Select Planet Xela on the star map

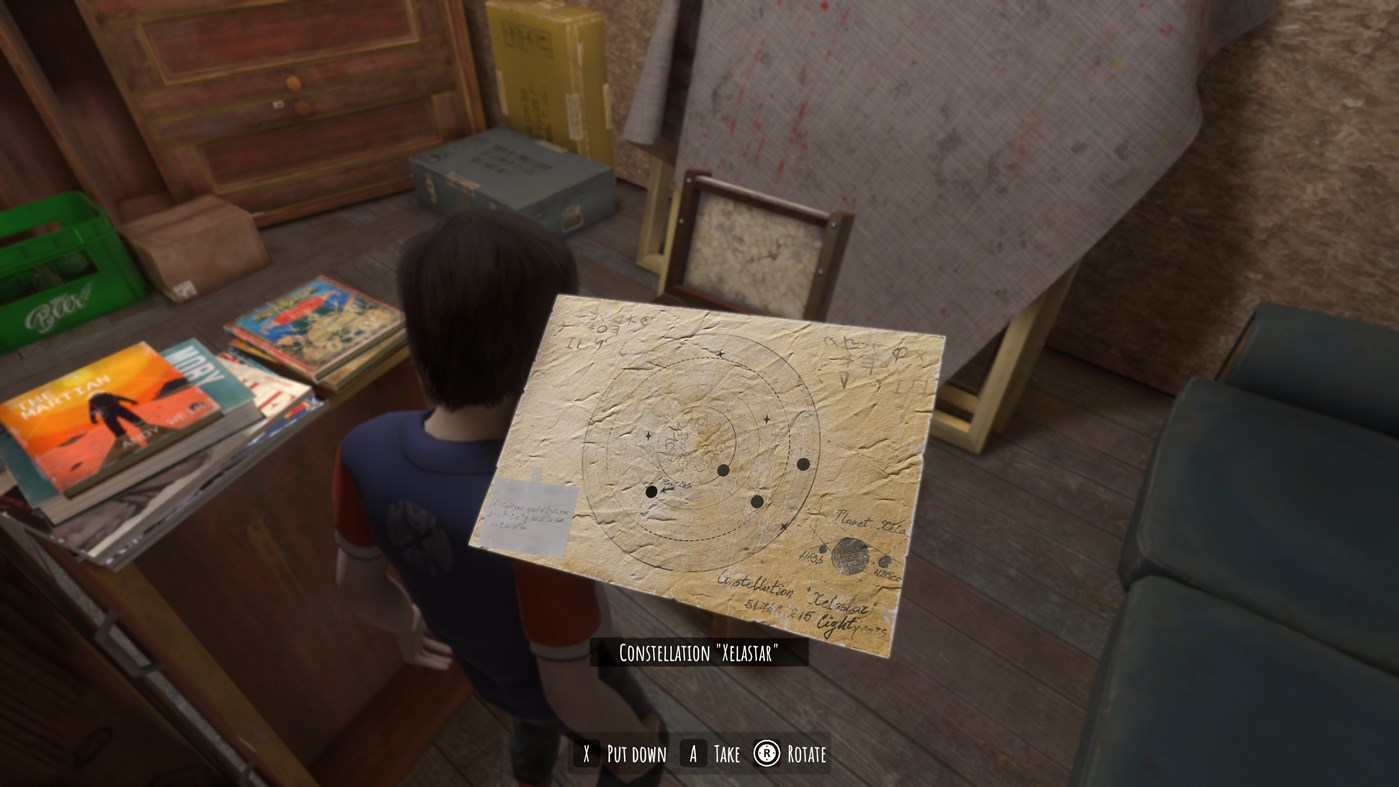[868, 521]
